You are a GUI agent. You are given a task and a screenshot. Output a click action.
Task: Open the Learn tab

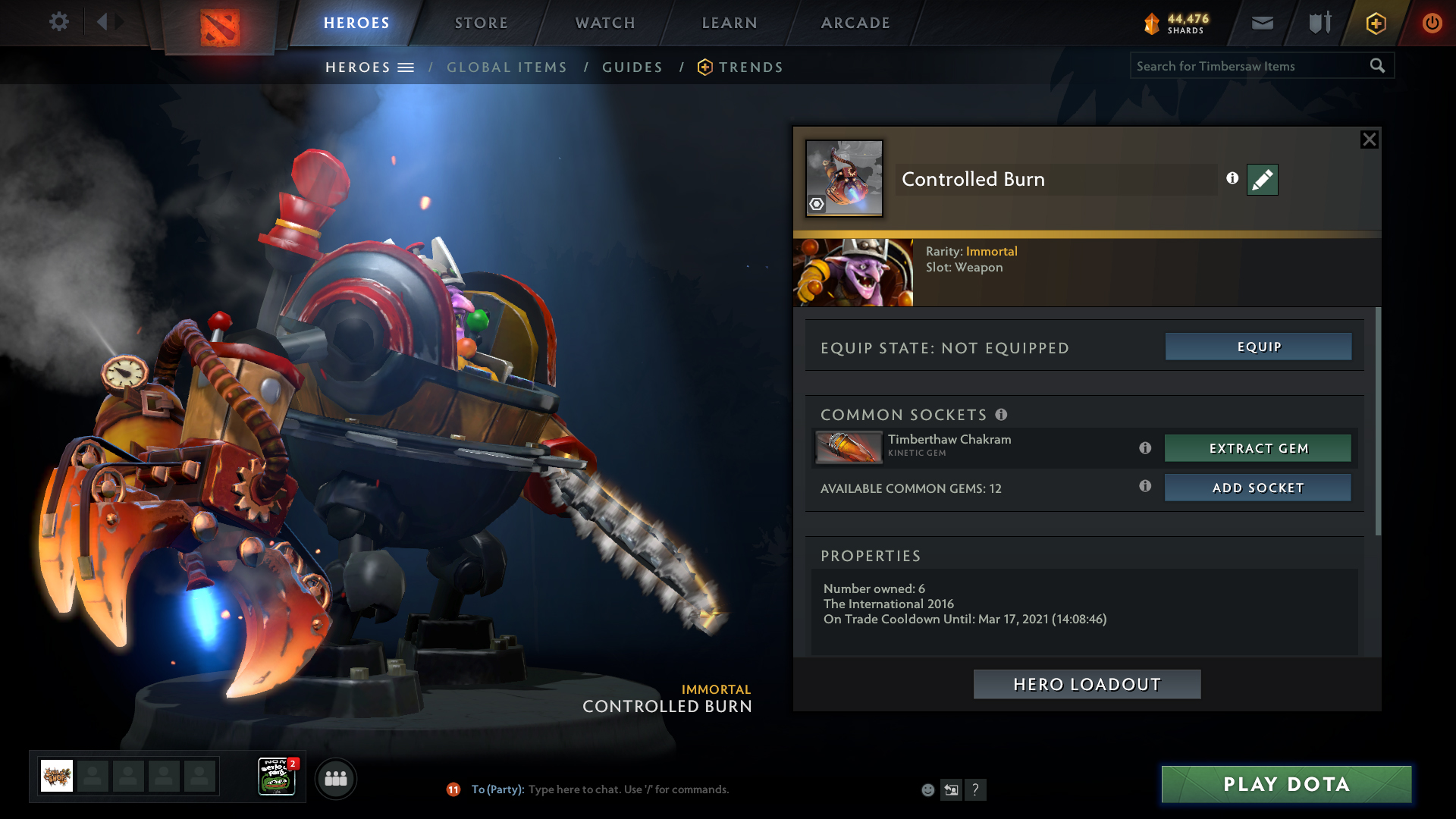(730, 23)
